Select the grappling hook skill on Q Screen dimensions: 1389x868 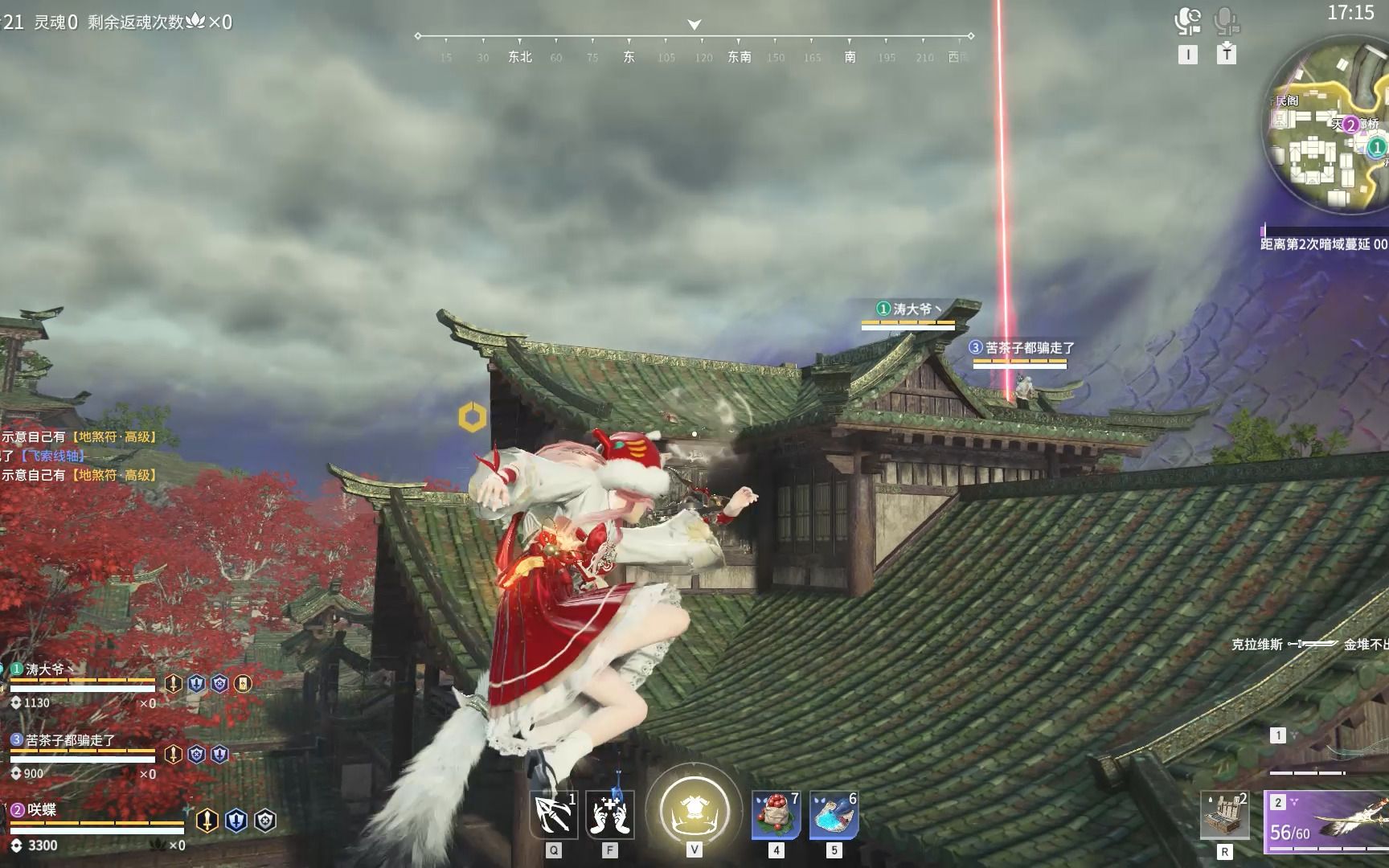(553, 813)
